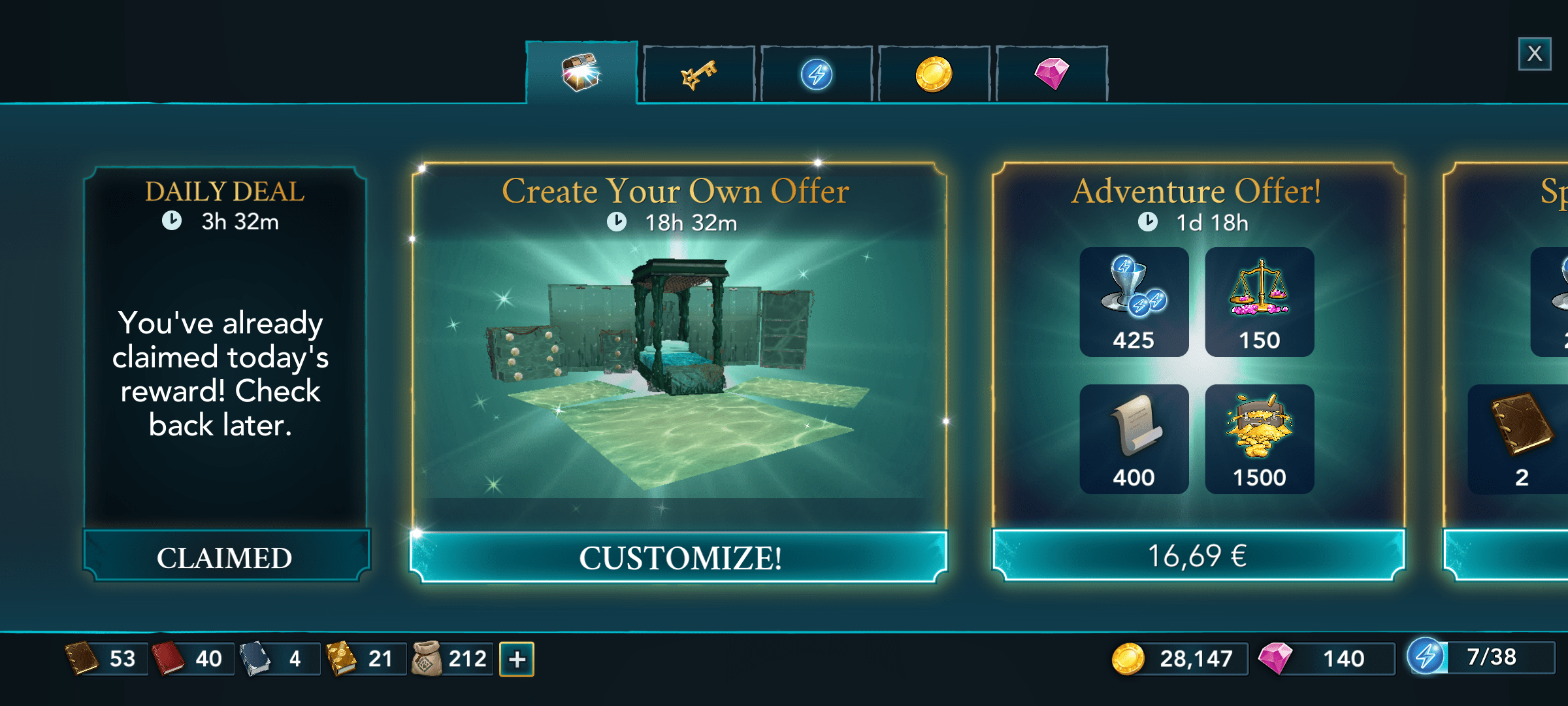Close the shop with the X button
This screenshot has width=1568, height=706.
1534,54
